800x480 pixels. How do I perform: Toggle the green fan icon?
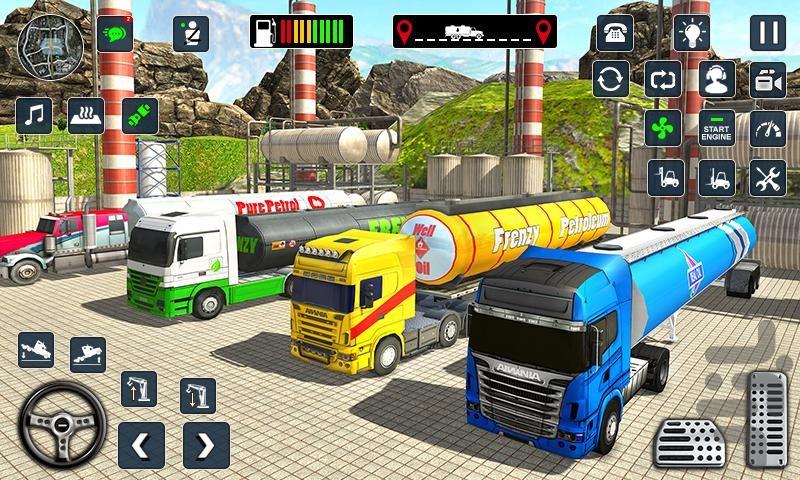point(665,128)
